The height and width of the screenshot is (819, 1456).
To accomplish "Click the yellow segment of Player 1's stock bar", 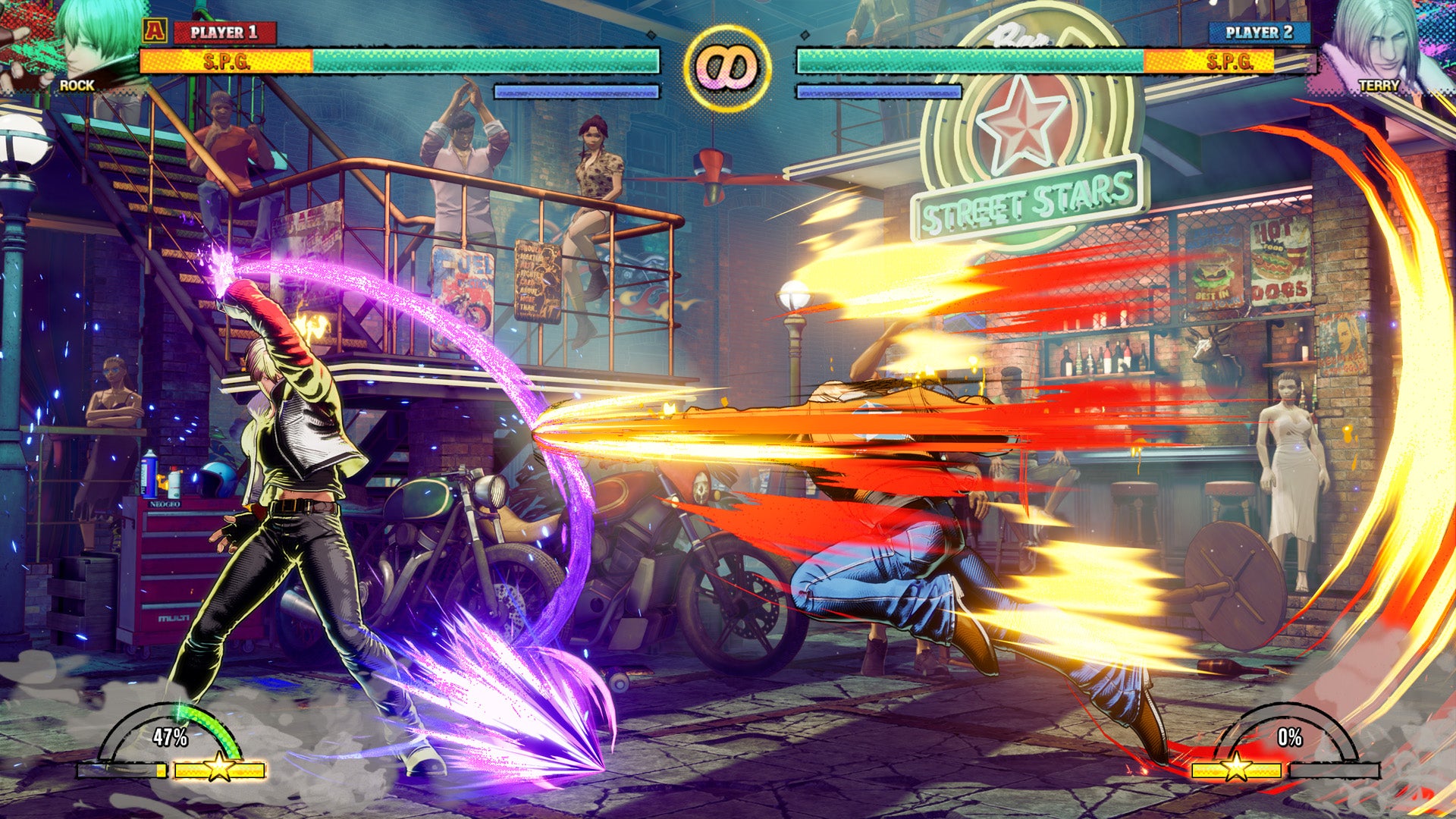I will [x=162, y=770].
